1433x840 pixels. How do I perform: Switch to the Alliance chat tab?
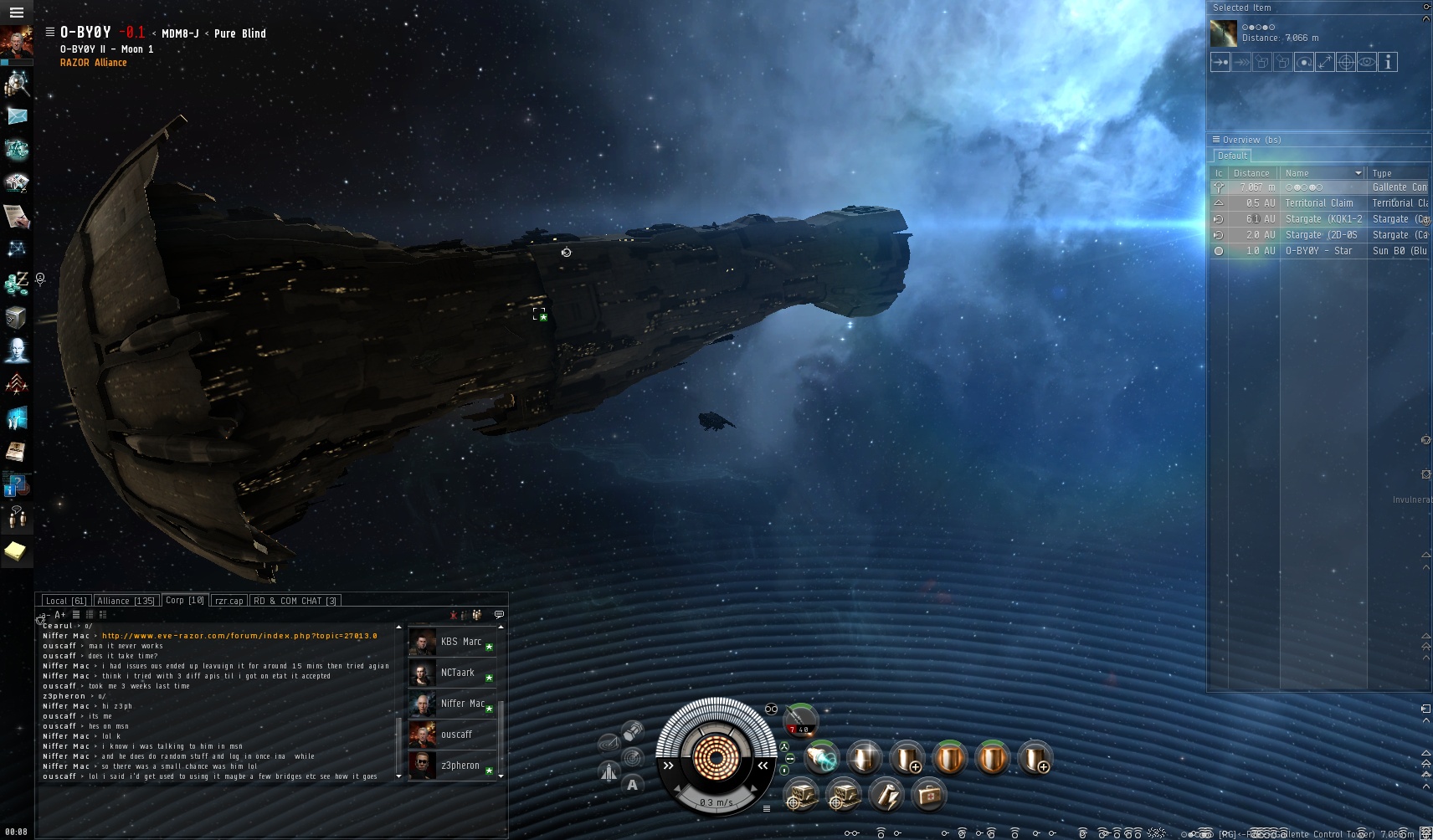[126, 601]
